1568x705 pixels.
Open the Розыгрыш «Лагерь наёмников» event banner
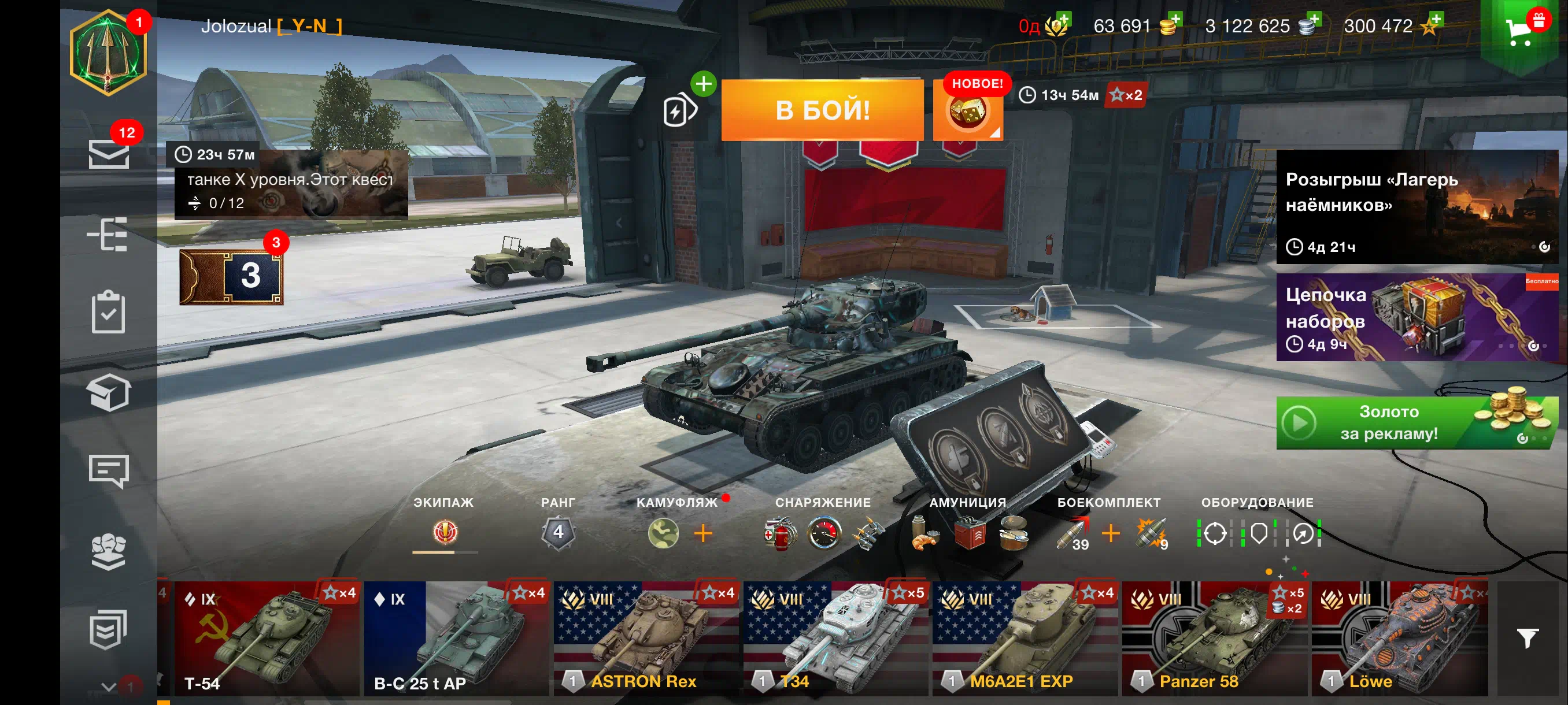(x=1416, y=207)
